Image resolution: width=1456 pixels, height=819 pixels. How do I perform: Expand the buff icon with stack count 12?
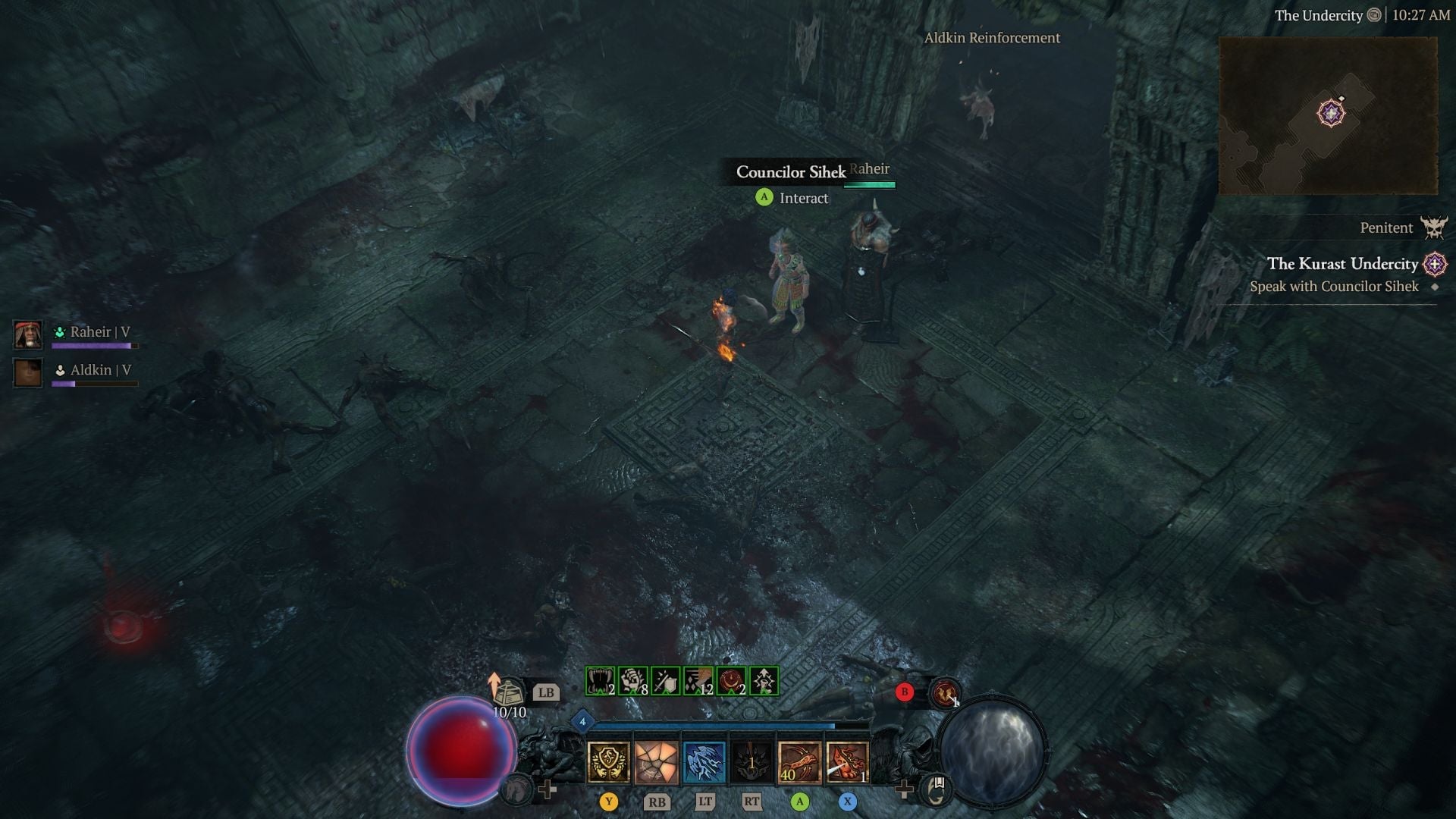point(698,682)
